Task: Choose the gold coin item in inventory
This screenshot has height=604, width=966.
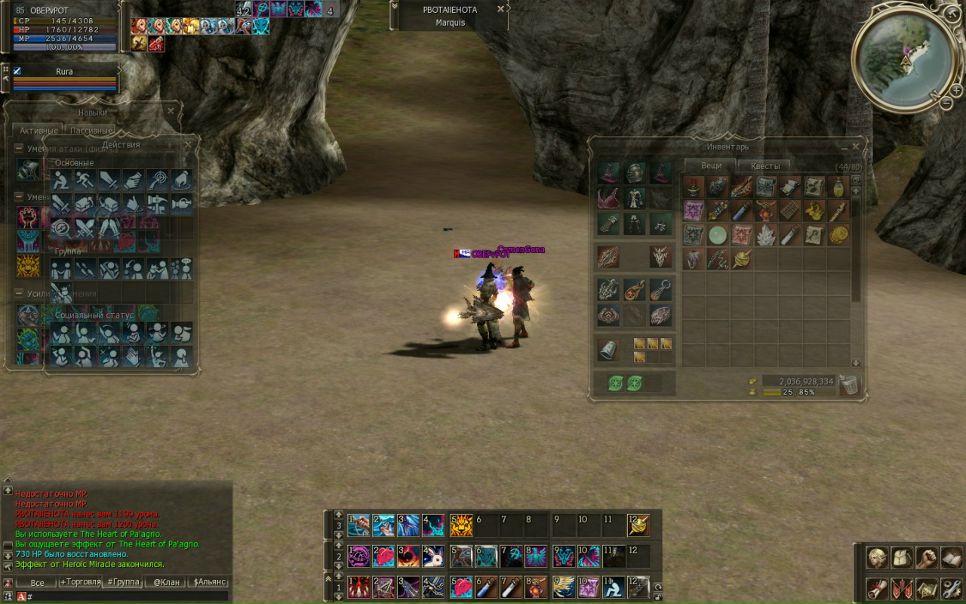Action: (x=838, y=235)
